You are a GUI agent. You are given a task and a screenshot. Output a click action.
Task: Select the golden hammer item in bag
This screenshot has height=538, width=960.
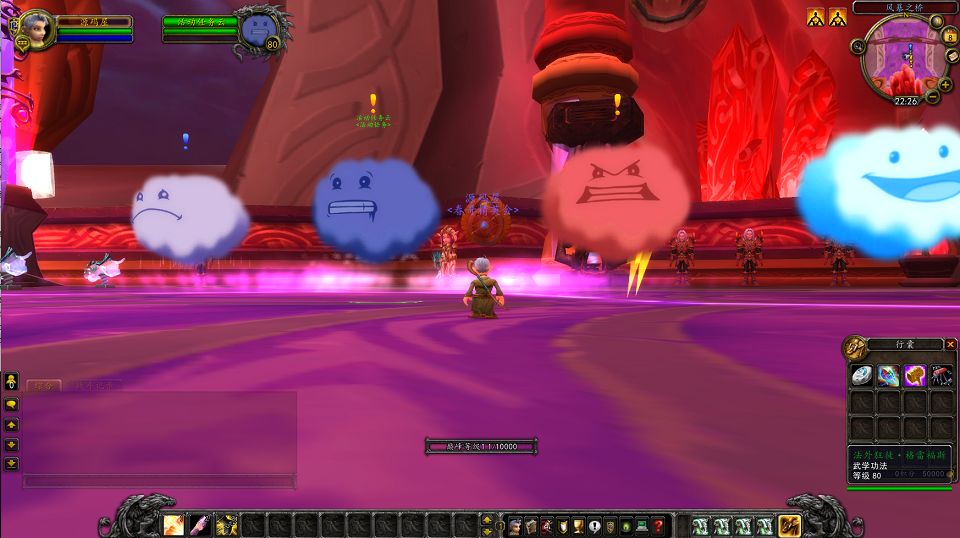pyautogui.click(x=914, y=376)
